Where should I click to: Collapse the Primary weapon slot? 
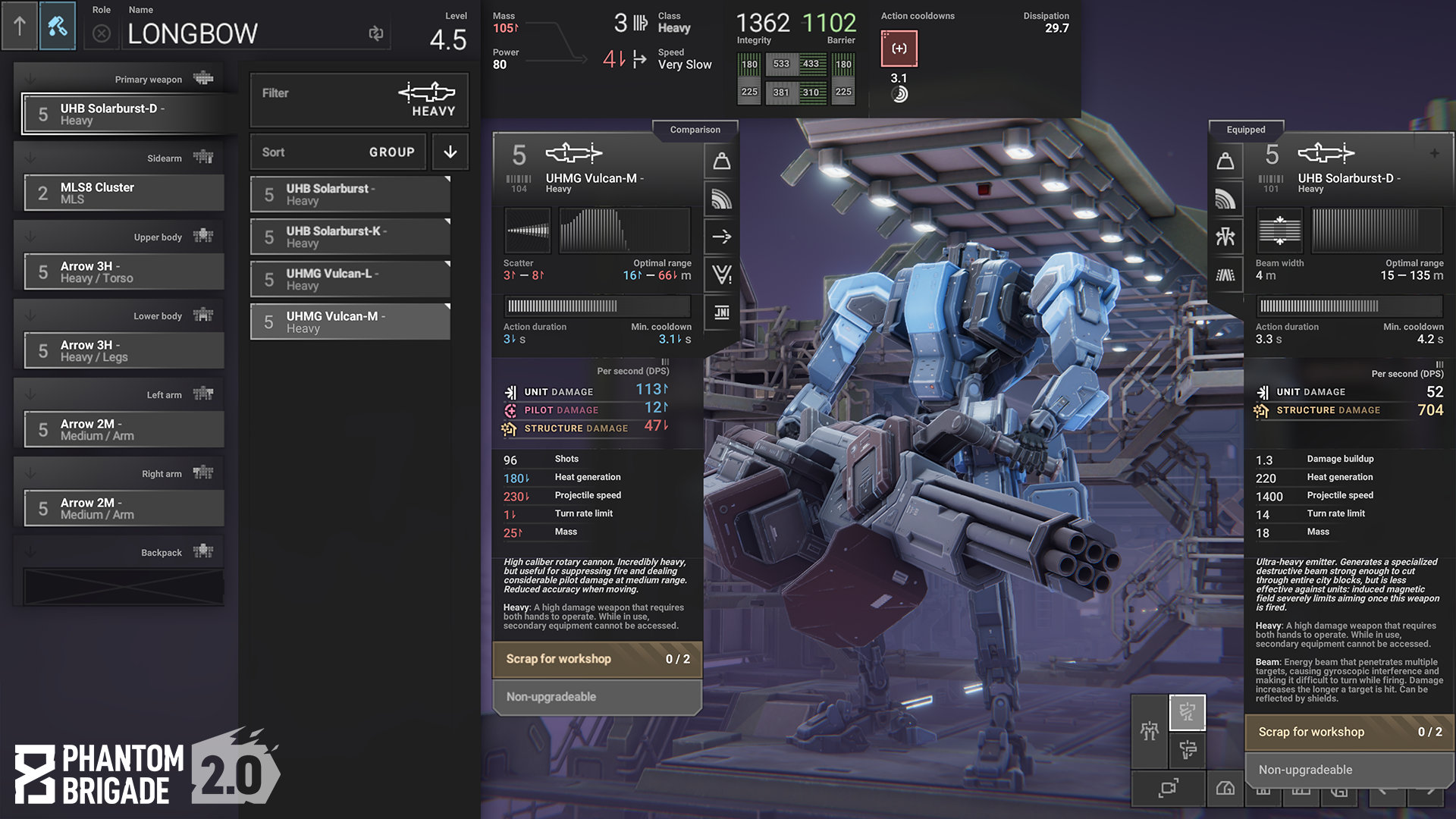29,78
